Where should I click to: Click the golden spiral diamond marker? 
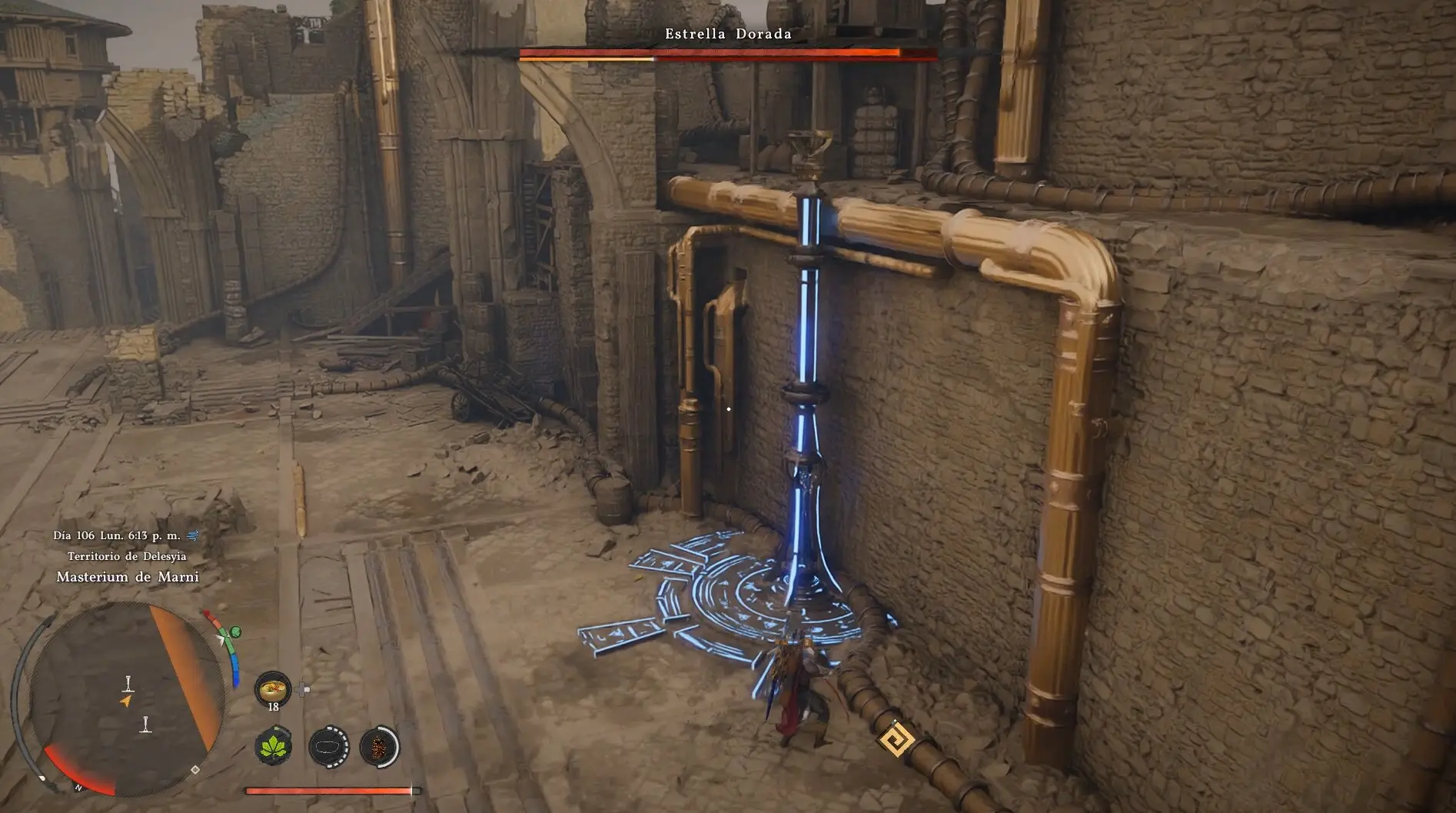click(x=896, y=741)
